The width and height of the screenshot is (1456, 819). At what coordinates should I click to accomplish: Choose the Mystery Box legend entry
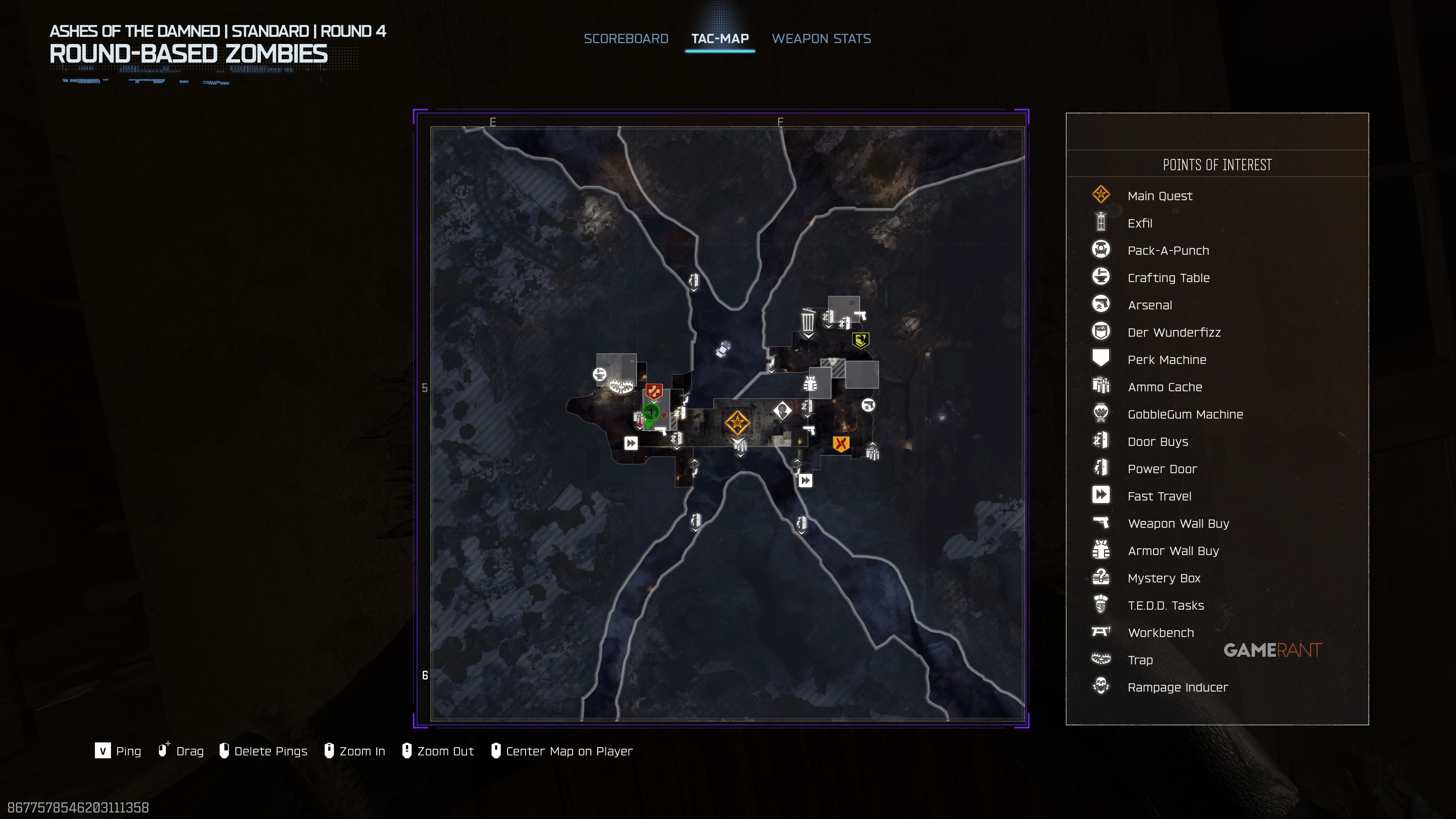[x=1163, y=578]
